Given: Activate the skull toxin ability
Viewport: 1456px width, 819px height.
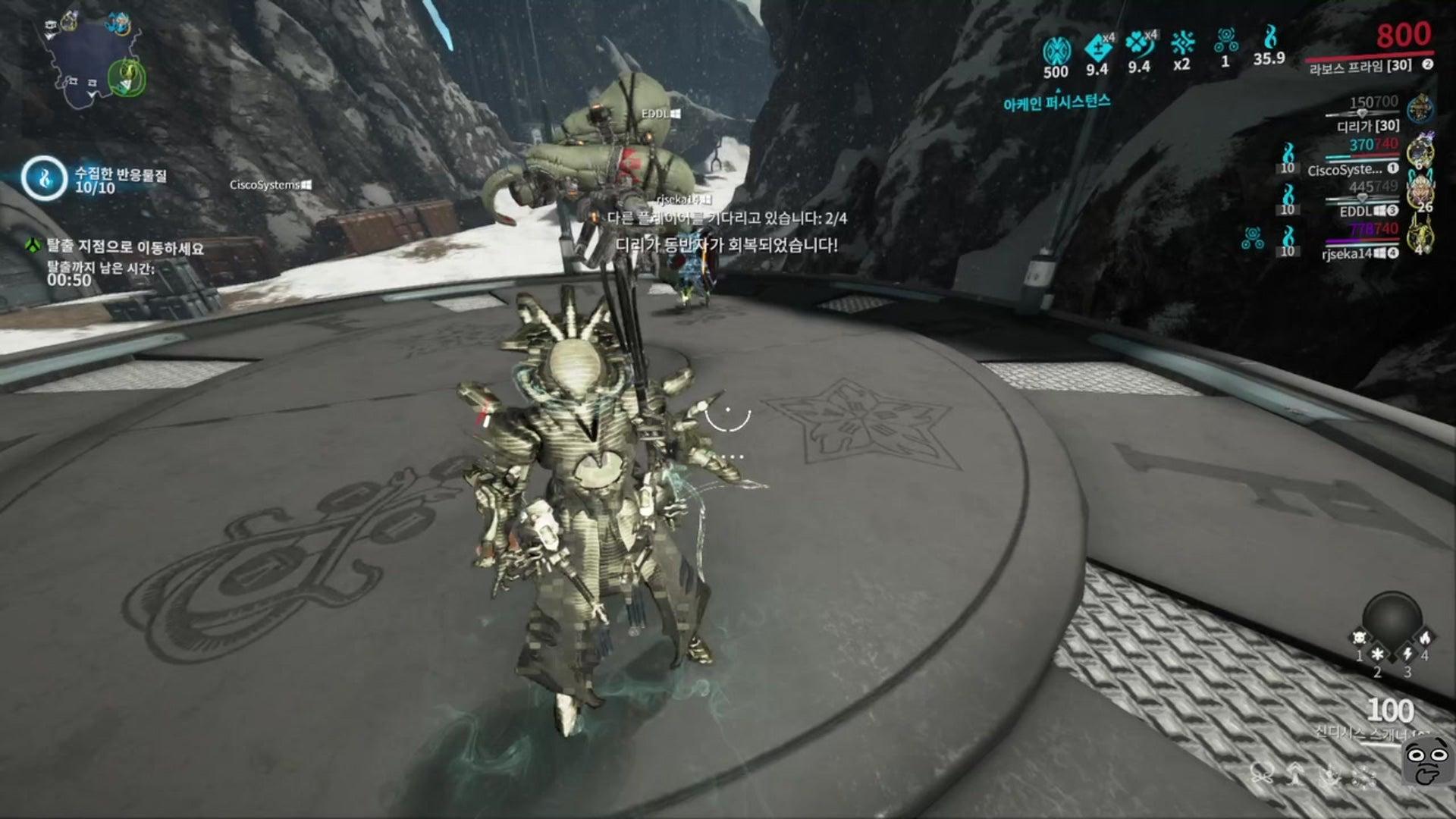Looking at the screenshot, I should pos(1359,639).
